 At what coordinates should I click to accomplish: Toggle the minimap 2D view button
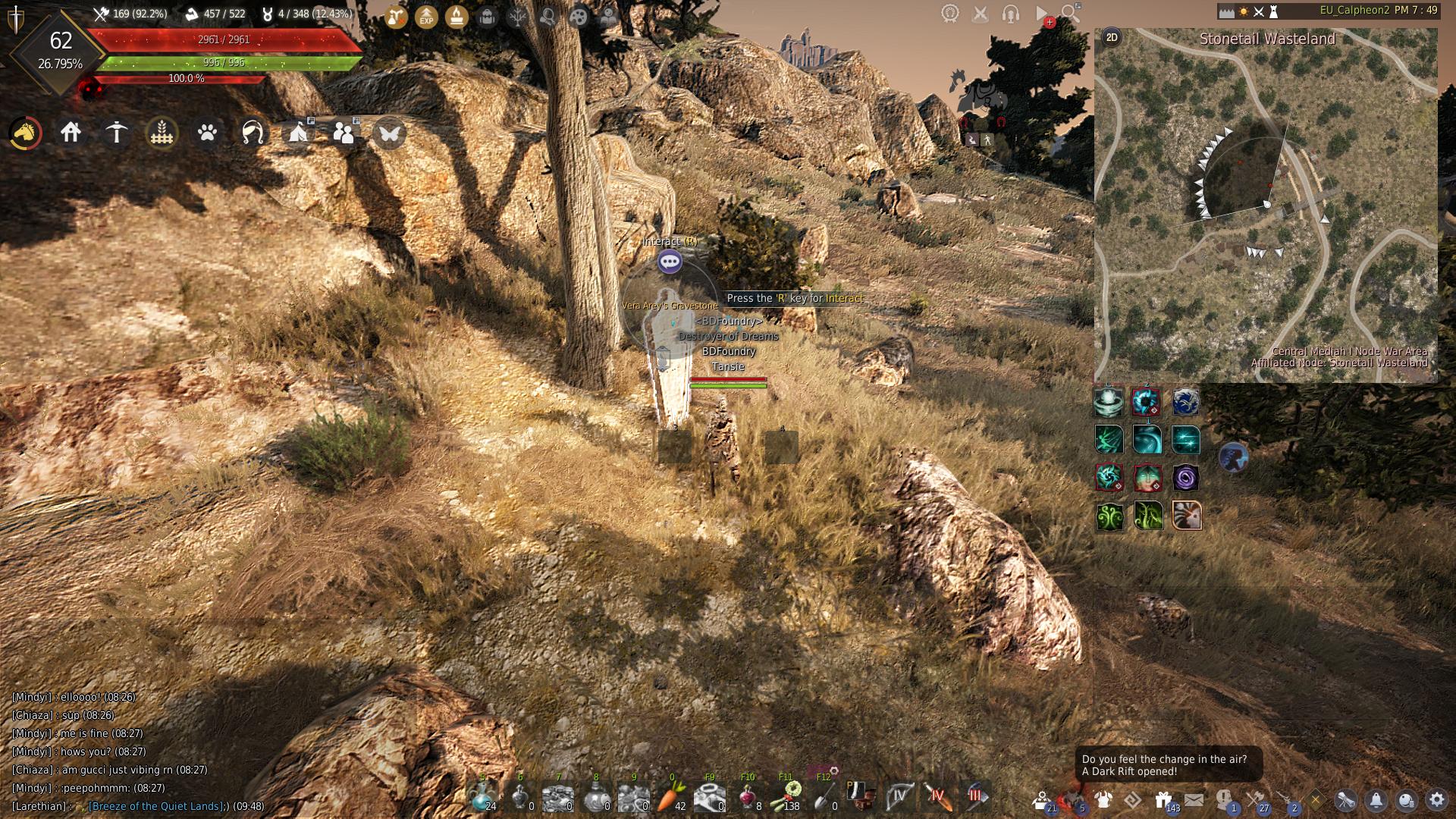click(x=1112, y=37)
